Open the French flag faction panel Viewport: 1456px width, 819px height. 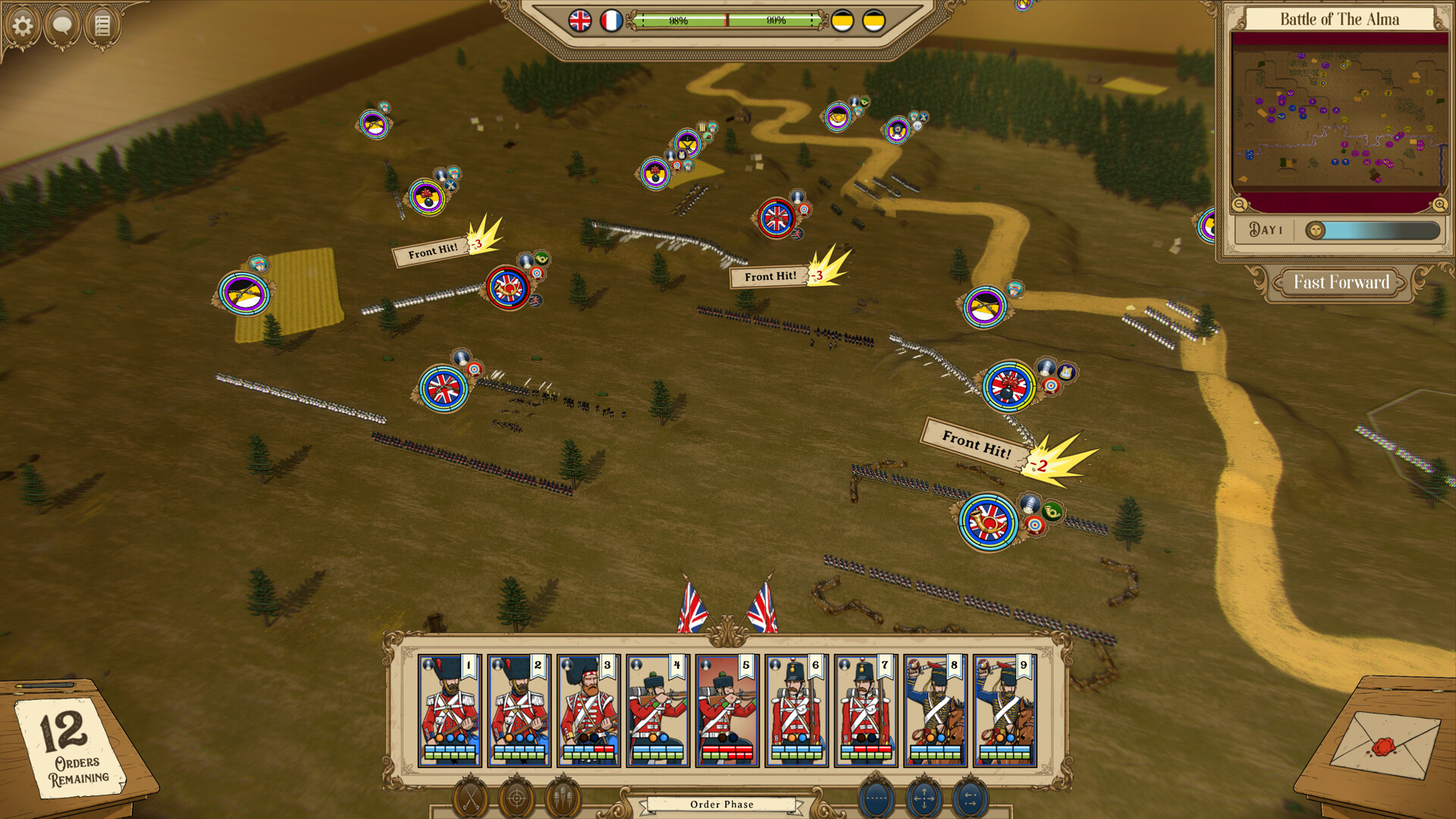click(611, 20)
